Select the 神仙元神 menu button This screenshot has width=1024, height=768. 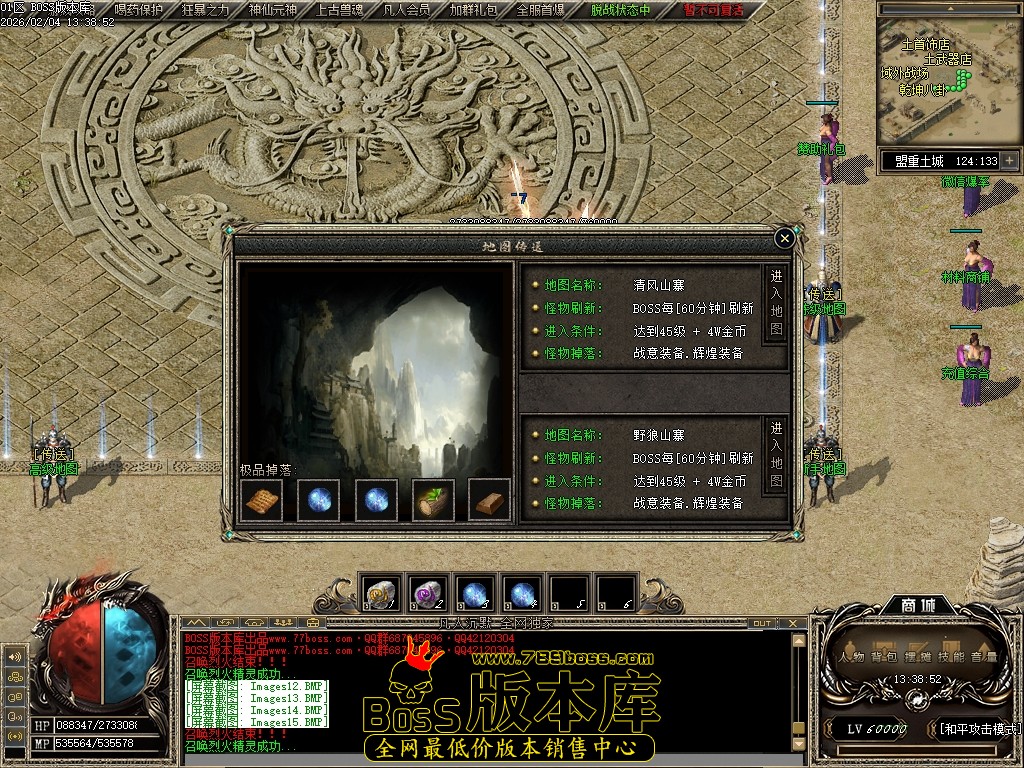[x=272, y=10]
